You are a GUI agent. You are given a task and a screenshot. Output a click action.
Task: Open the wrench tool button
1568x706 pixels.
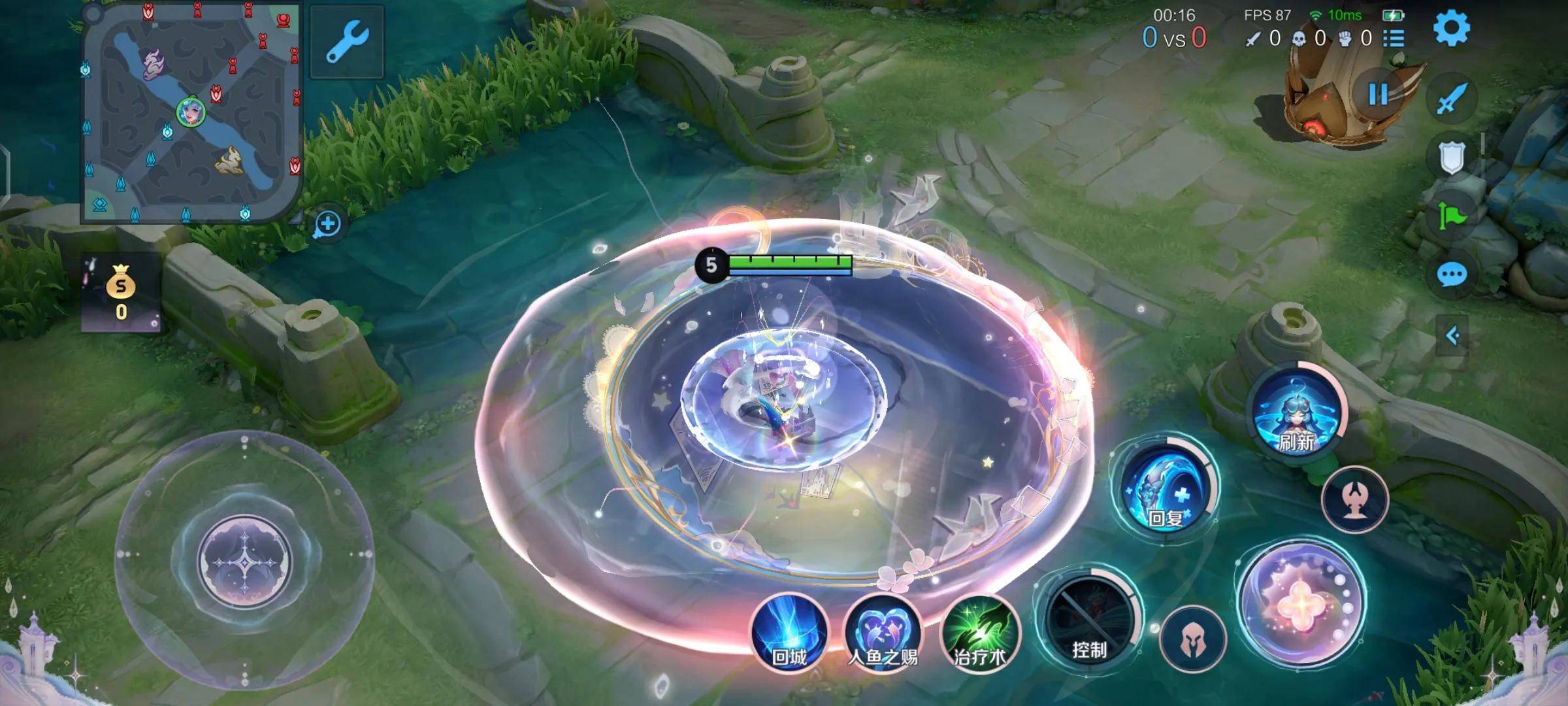(x=346, y=41)
